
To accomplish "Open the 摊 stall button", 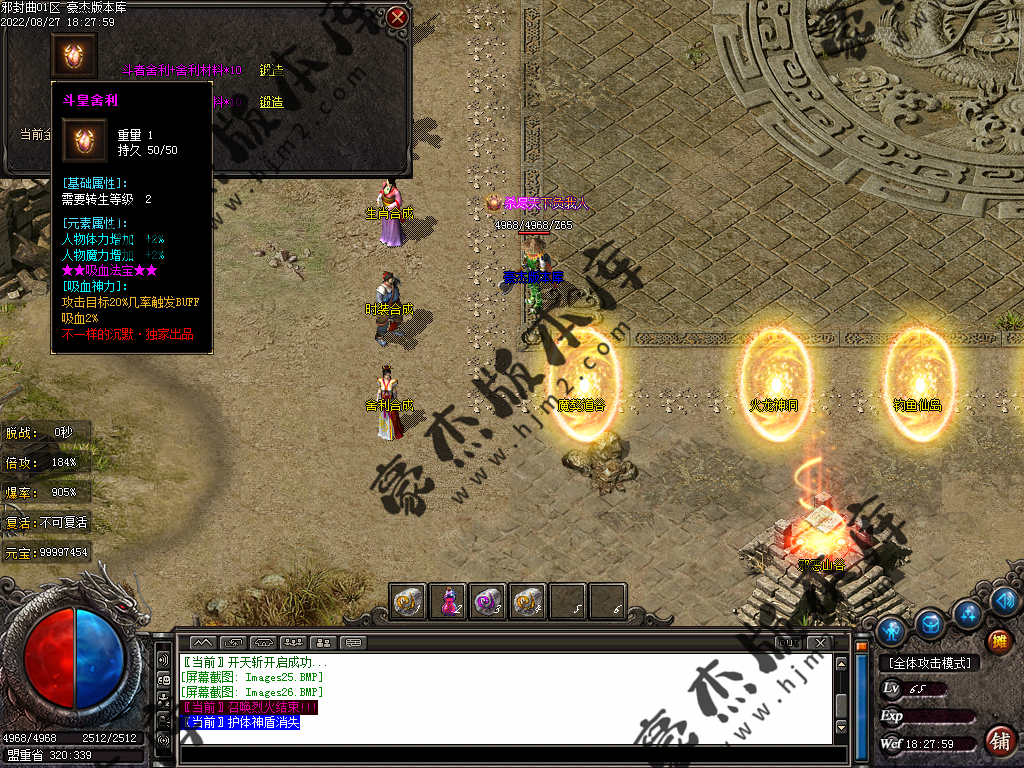I will point(998,641).
